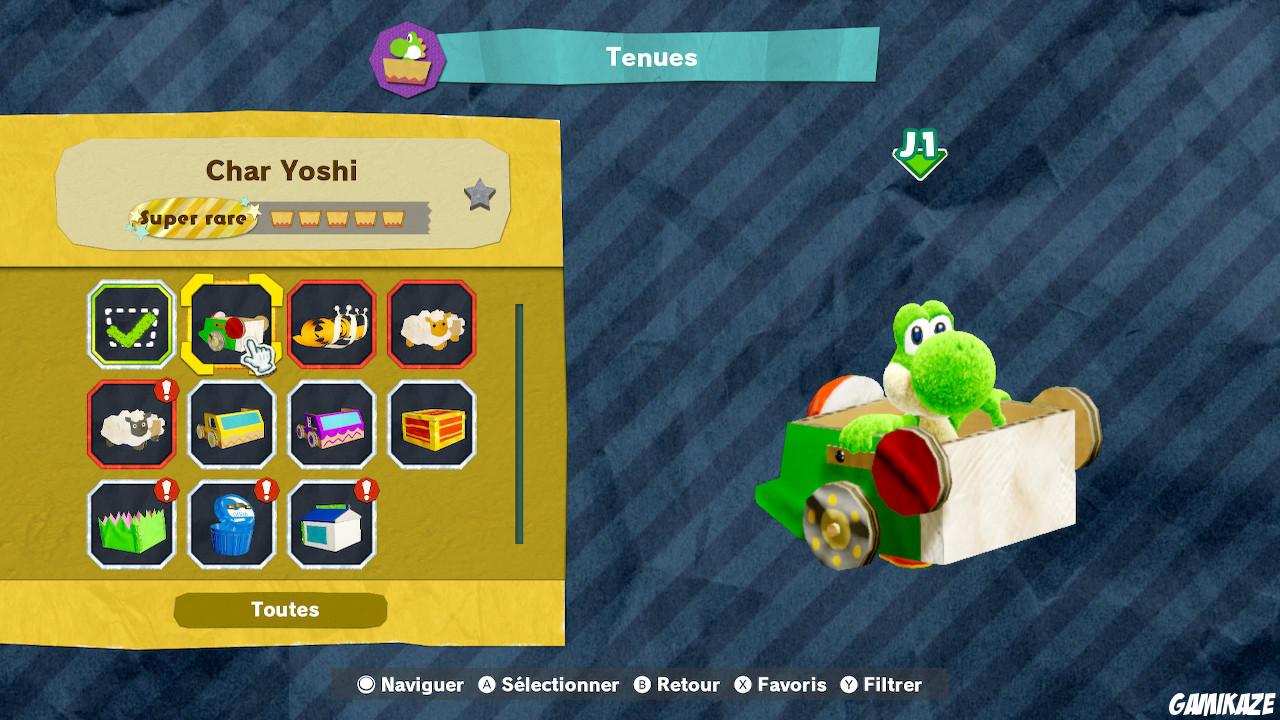Open the Toutes filter dropdown
Image resolution: width=1280 pixels, height=720 pixels.
tap(280, 609)
